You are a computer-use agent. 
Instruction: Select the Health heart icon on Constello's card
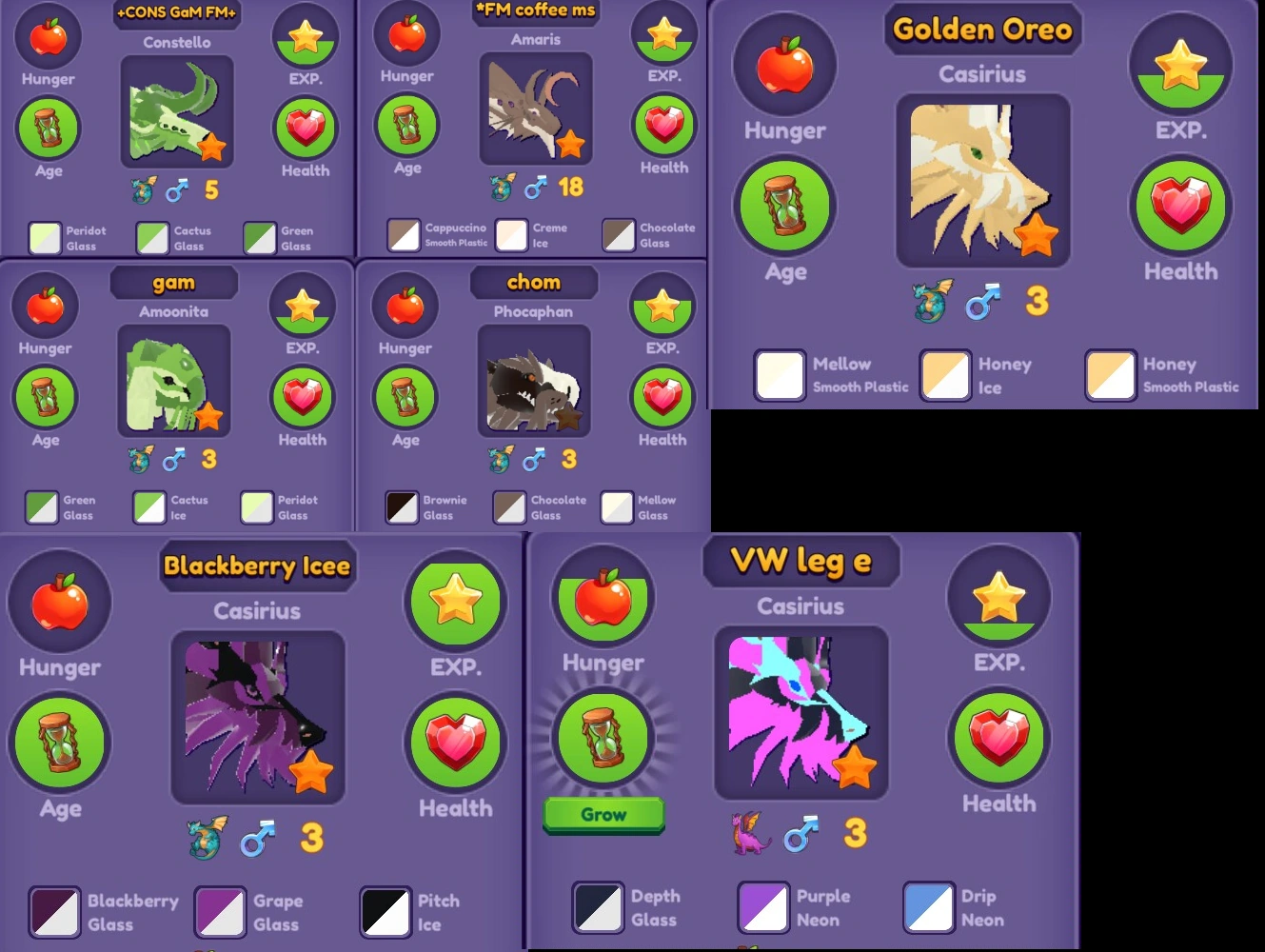coord(305,129)
